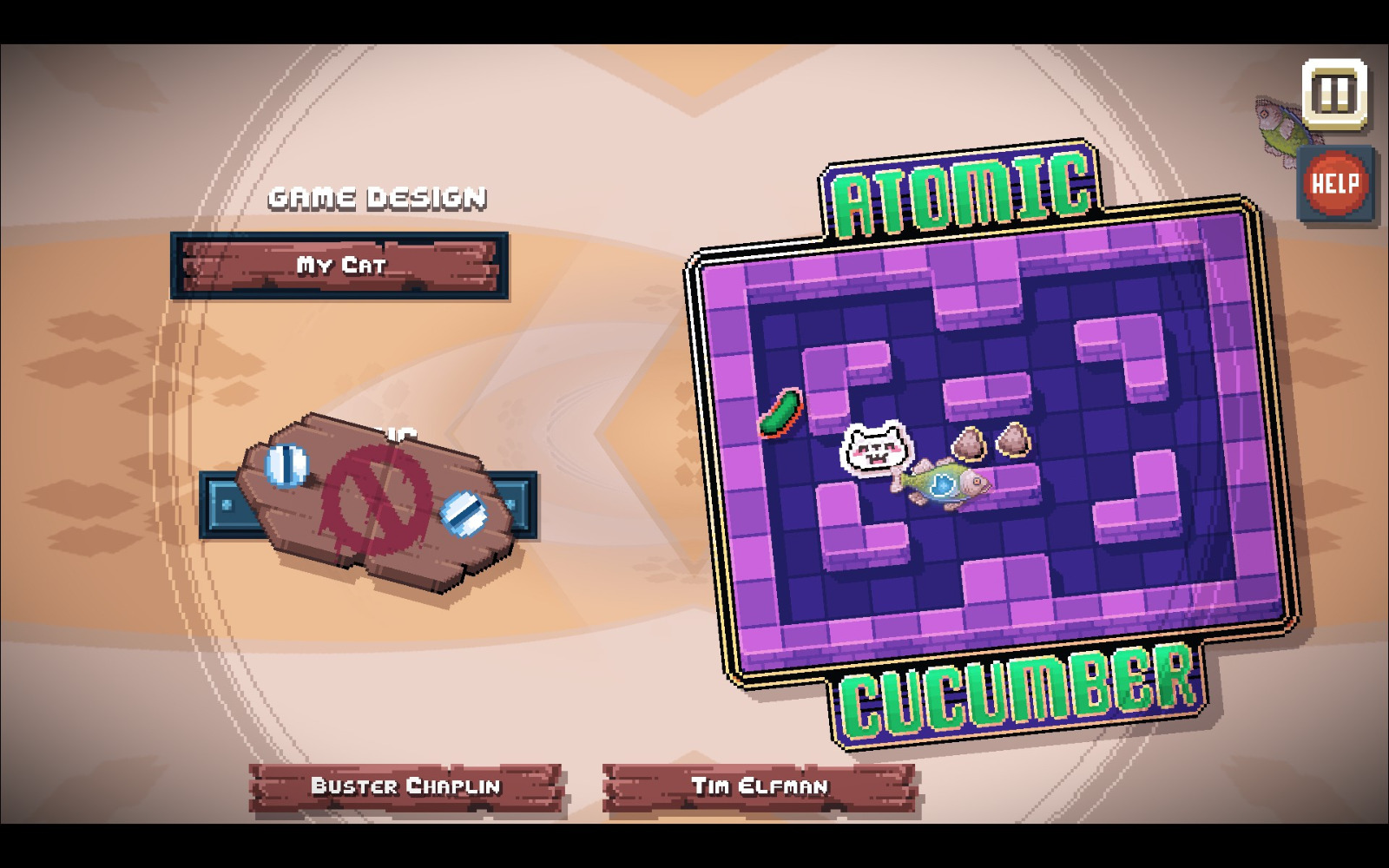Toggle the upper-left screw on the wooden sign
This screenshot has width=1389, height=868.
click(286, 465)
